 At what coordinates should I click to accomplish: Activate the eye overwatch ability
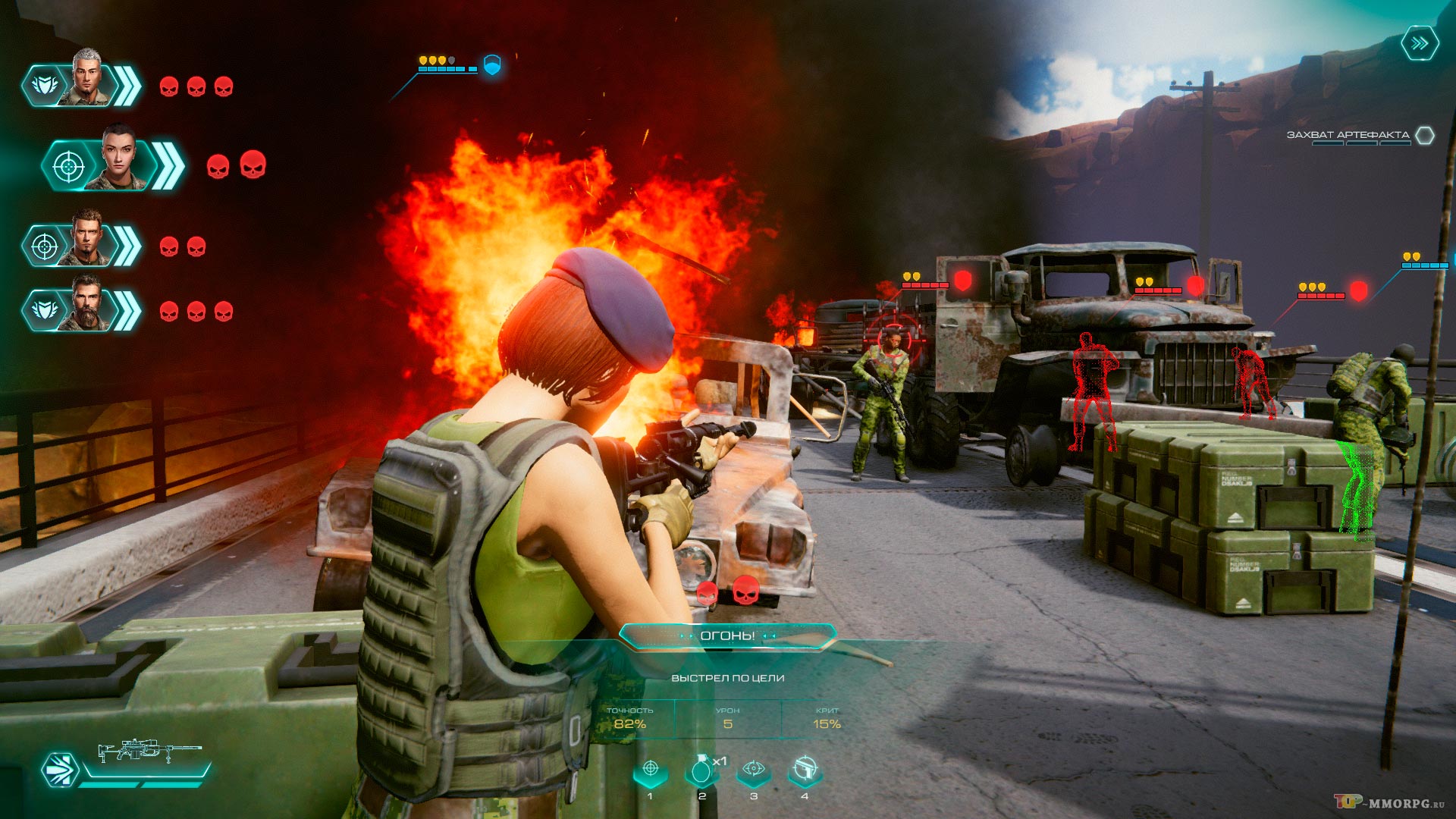753,770
